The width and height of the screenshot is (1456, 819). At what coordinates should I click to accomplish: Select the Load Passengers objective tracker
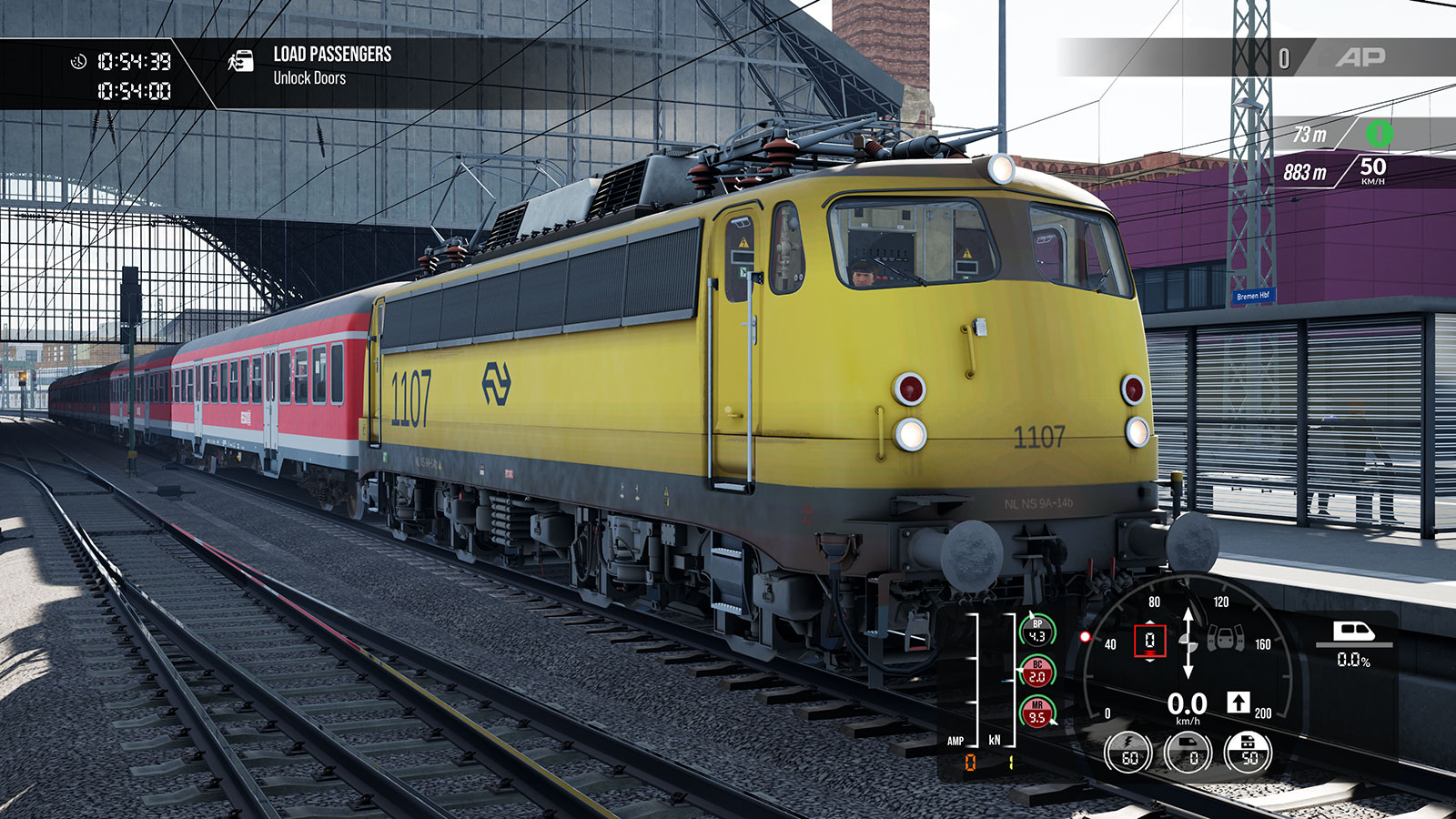pos(332,66)
